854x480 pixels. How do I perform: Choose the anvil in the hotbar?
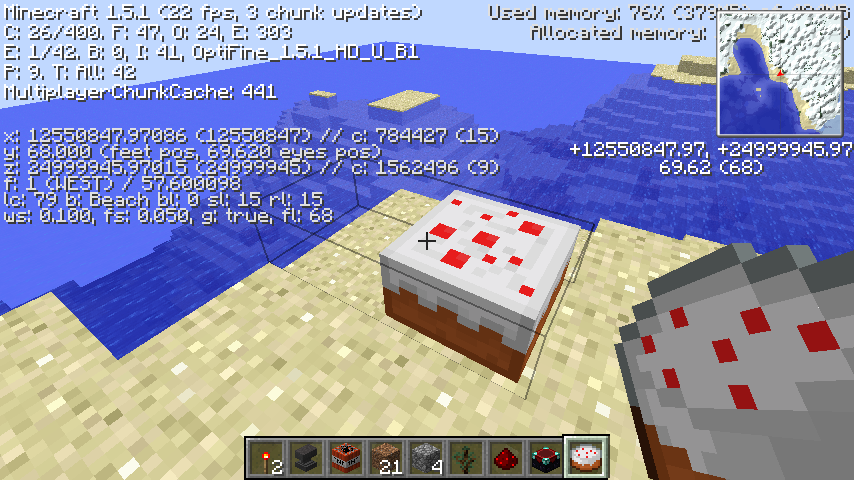coord(303,458)
